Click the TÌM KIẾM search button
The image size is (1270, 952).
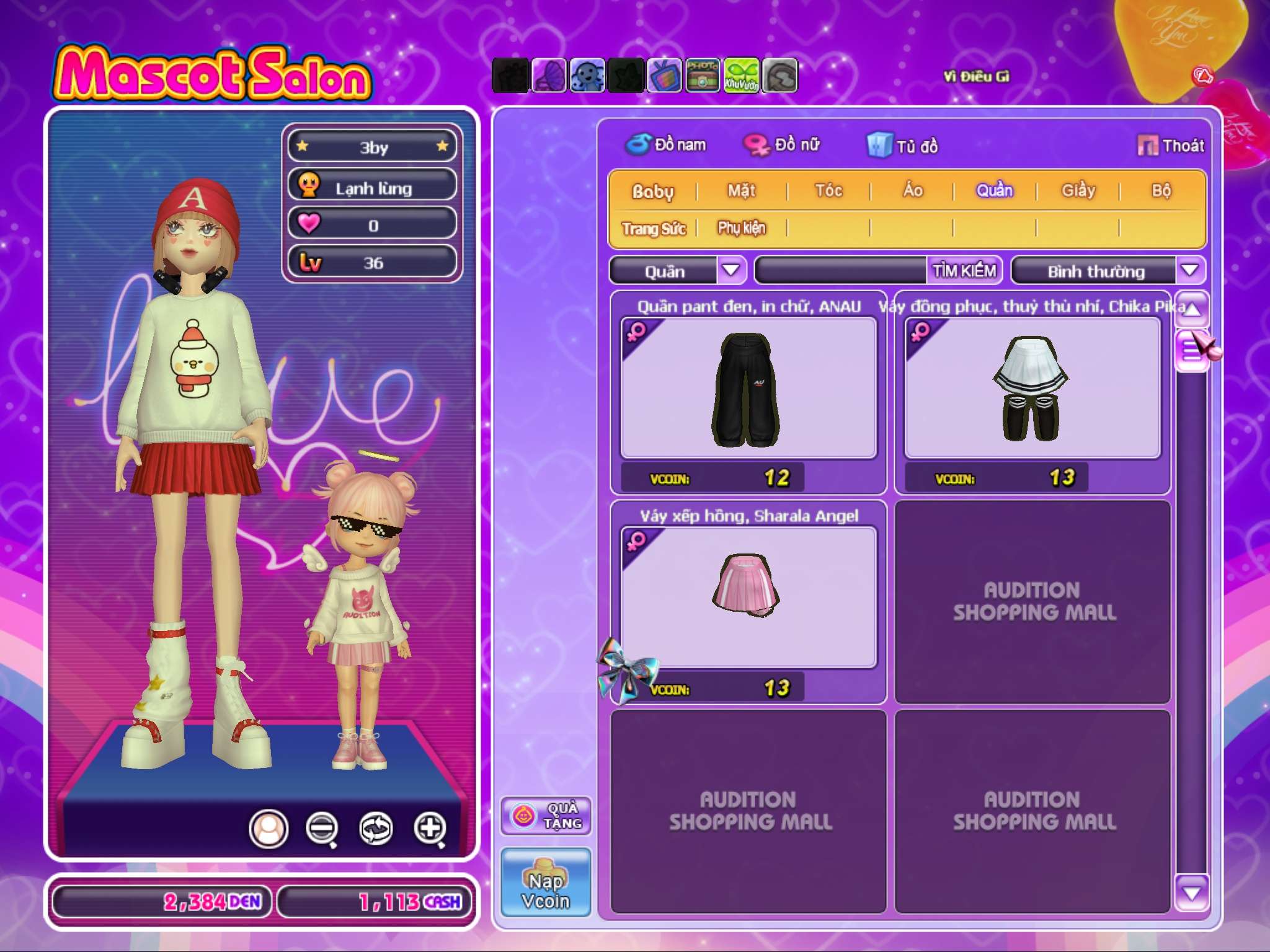(964, 270)
